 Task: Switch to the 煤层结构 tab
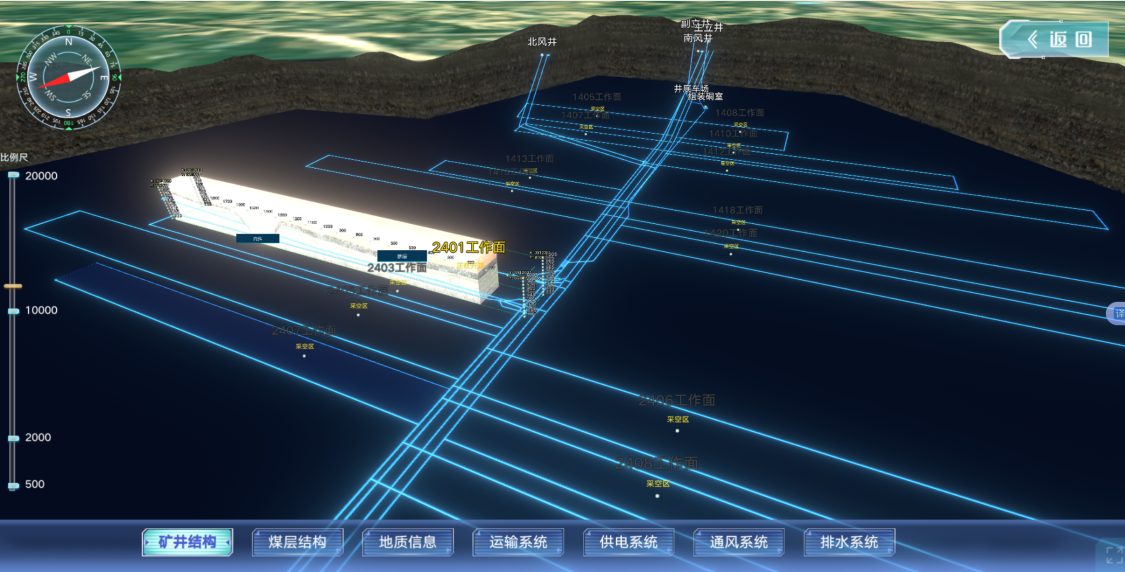tap(297, 542)
